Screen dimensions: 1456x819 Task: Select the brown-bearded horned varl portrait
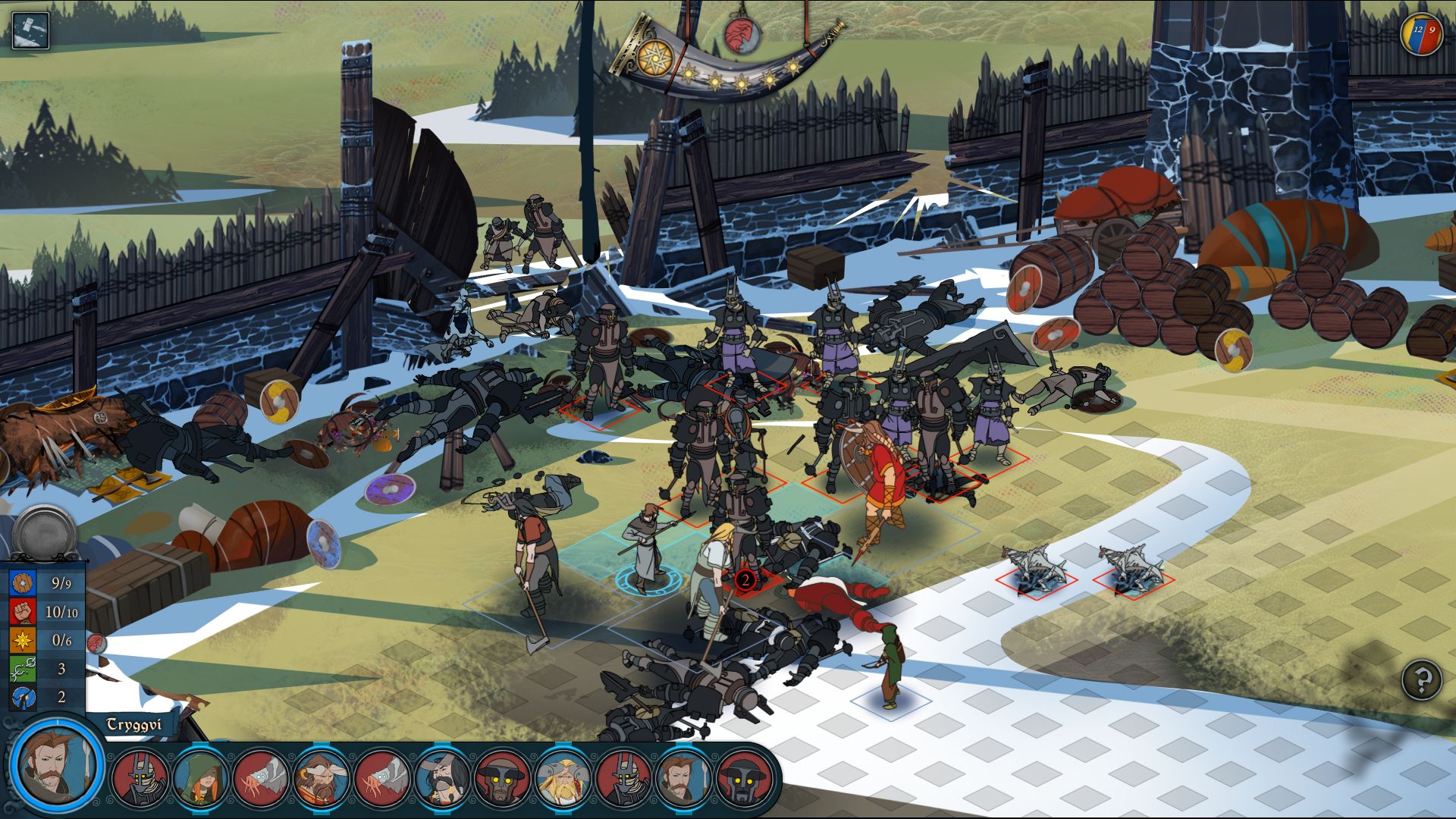click(322, 777)
